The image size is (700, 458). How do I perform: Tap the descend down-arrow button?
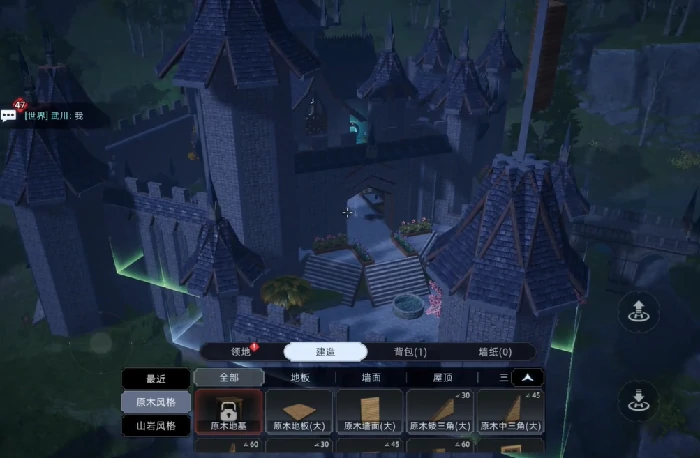point(637,399)
